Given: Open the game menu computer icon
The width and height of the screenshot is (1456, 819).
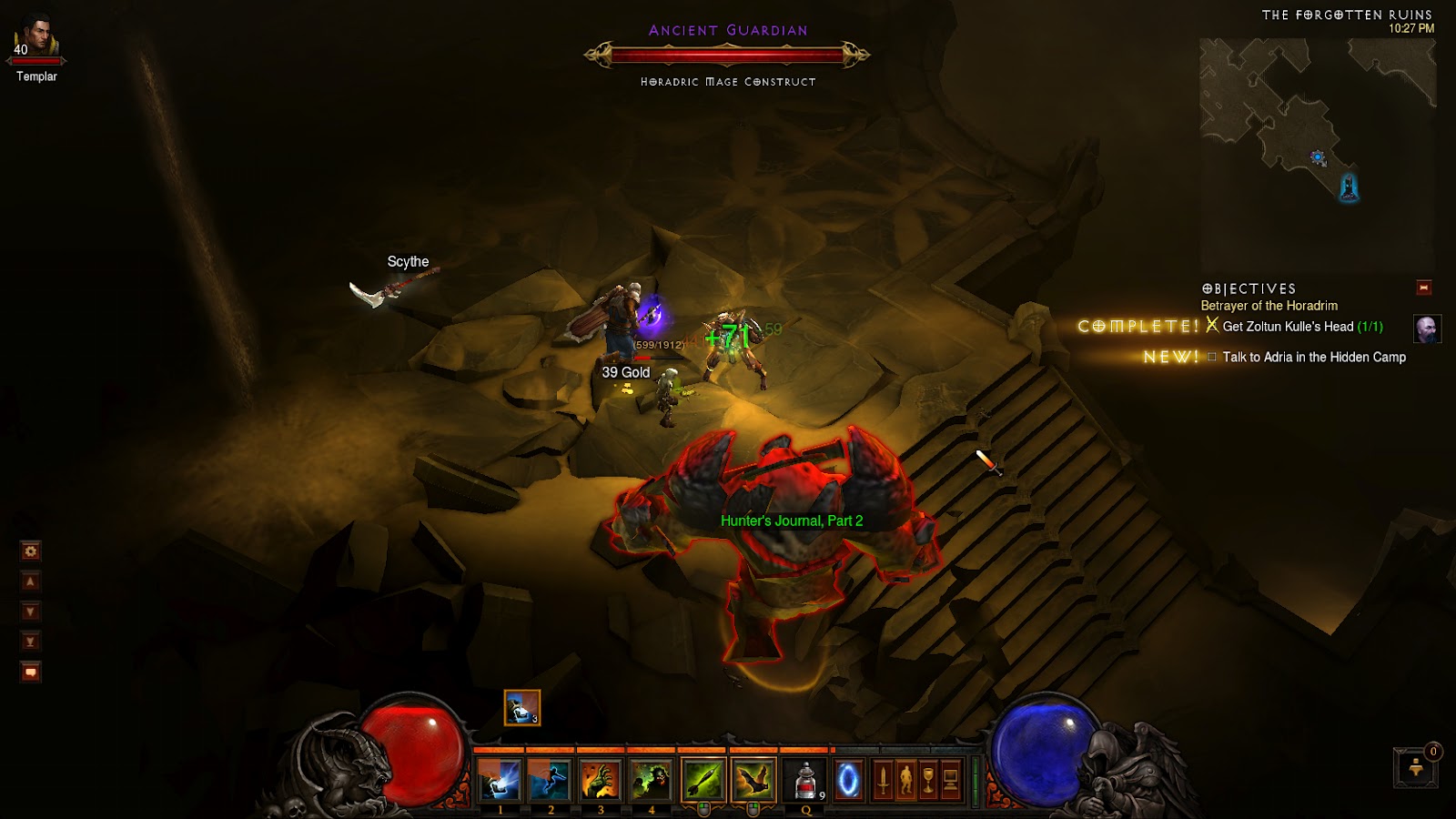Looking at the screenshot, I should [950, 780].
